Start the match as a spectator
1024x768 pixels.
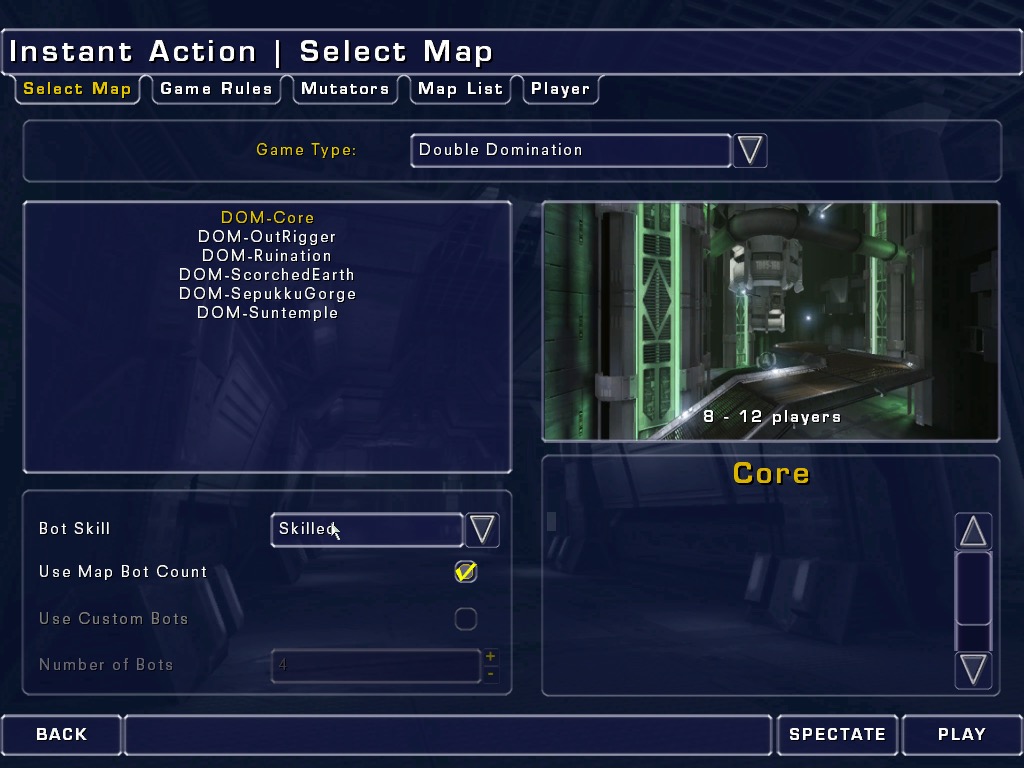click(x=837, y=734)
